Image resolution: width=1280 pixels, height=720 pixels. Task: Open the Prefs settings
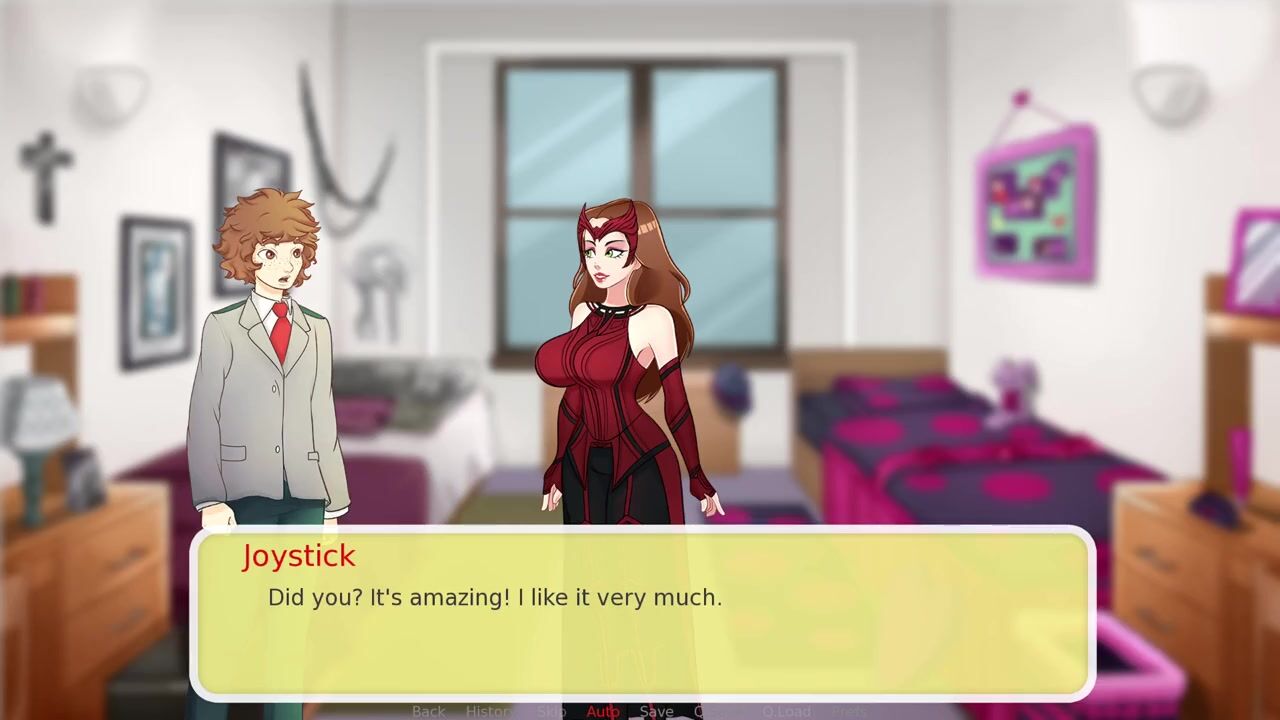(x=850, y=711)
